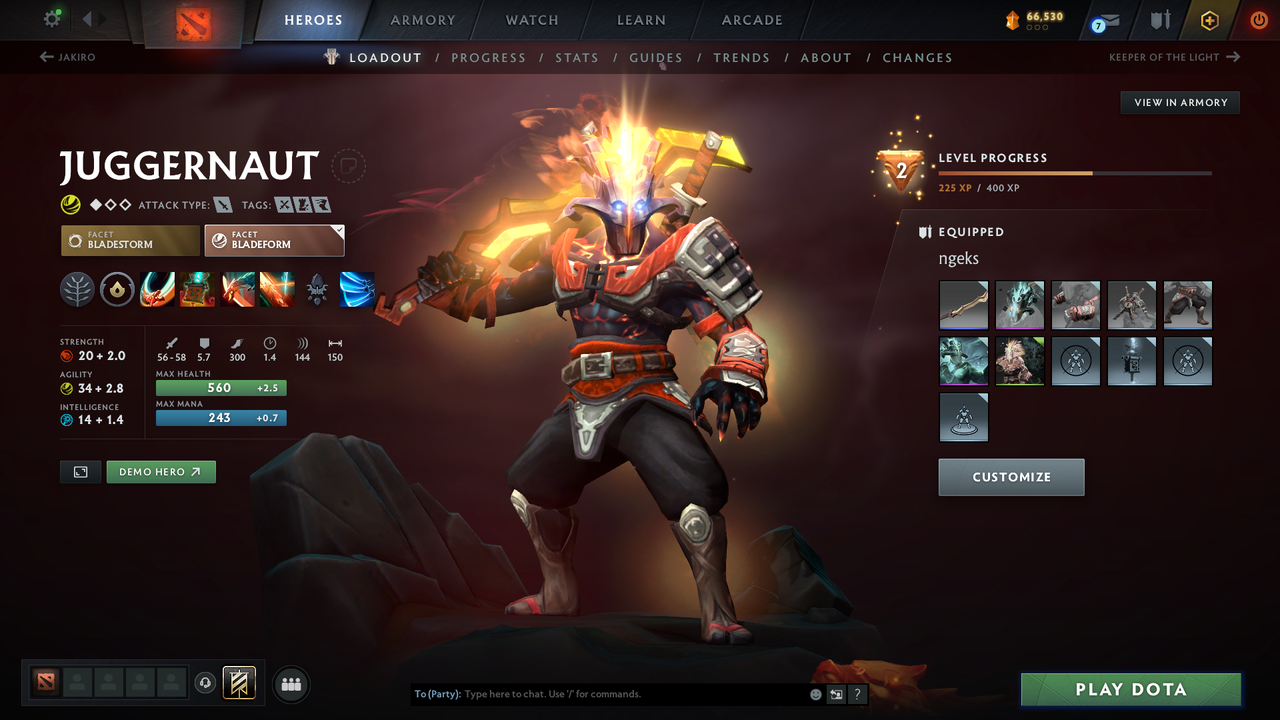Click VIEW IN ARMORY
Image resolution: width=1280 pixels, height=720 pixels.
(x=1179, y=102)
